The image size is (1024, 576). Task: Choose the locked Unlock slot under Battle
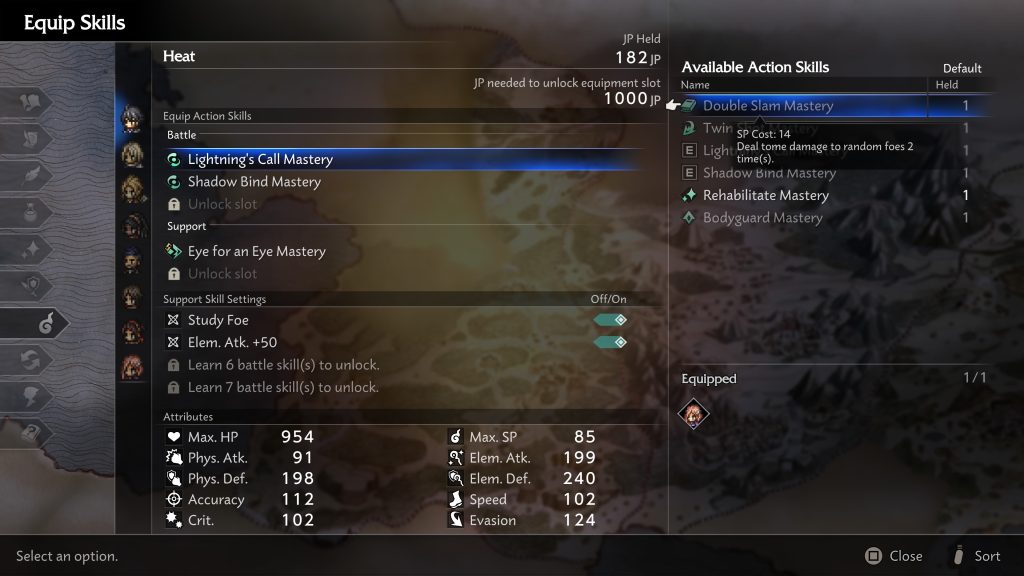pyautogui.click(x=222, y=204)
